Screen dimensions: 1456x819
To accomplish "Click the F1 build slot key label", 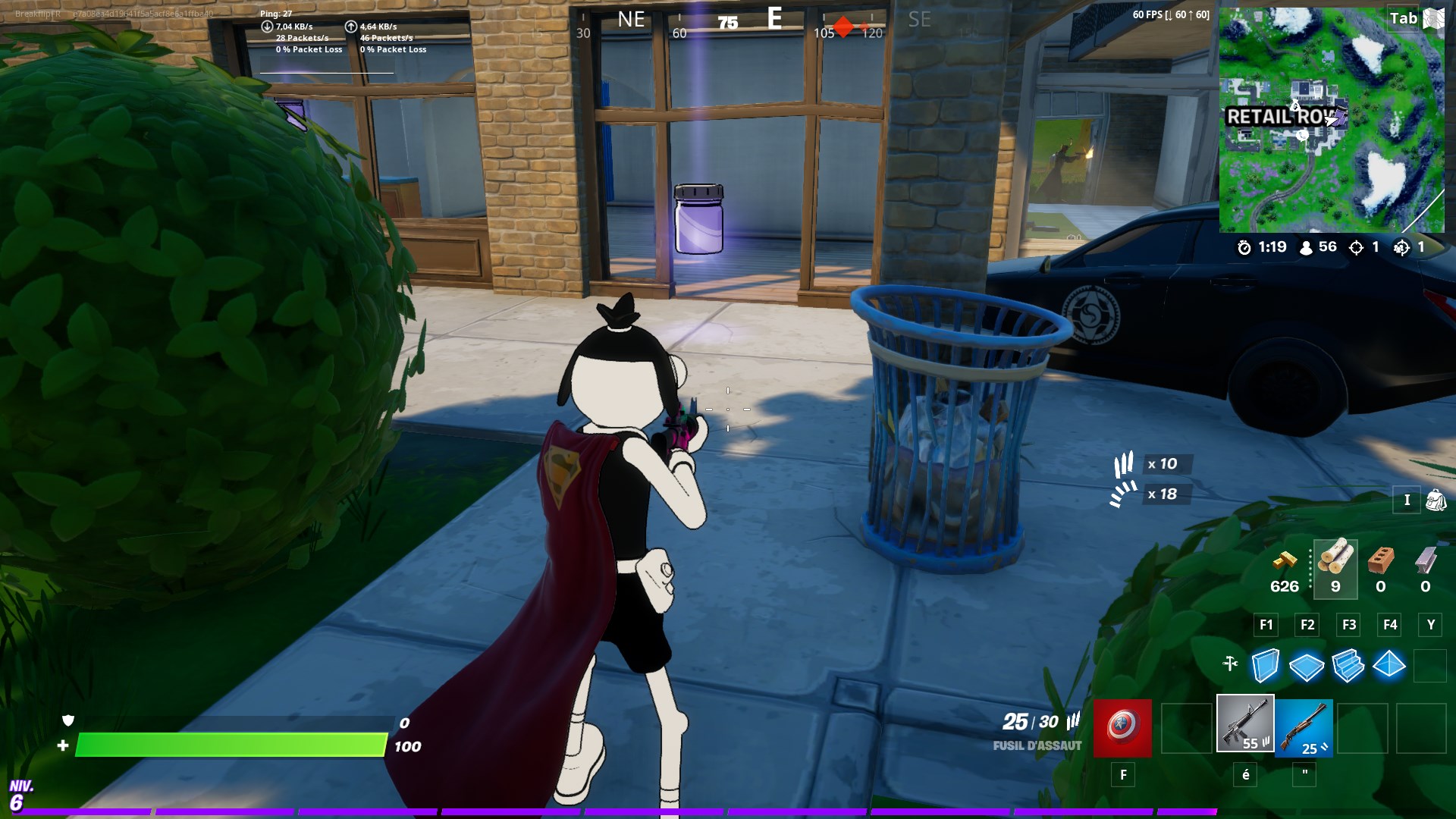I will 1265,625.
